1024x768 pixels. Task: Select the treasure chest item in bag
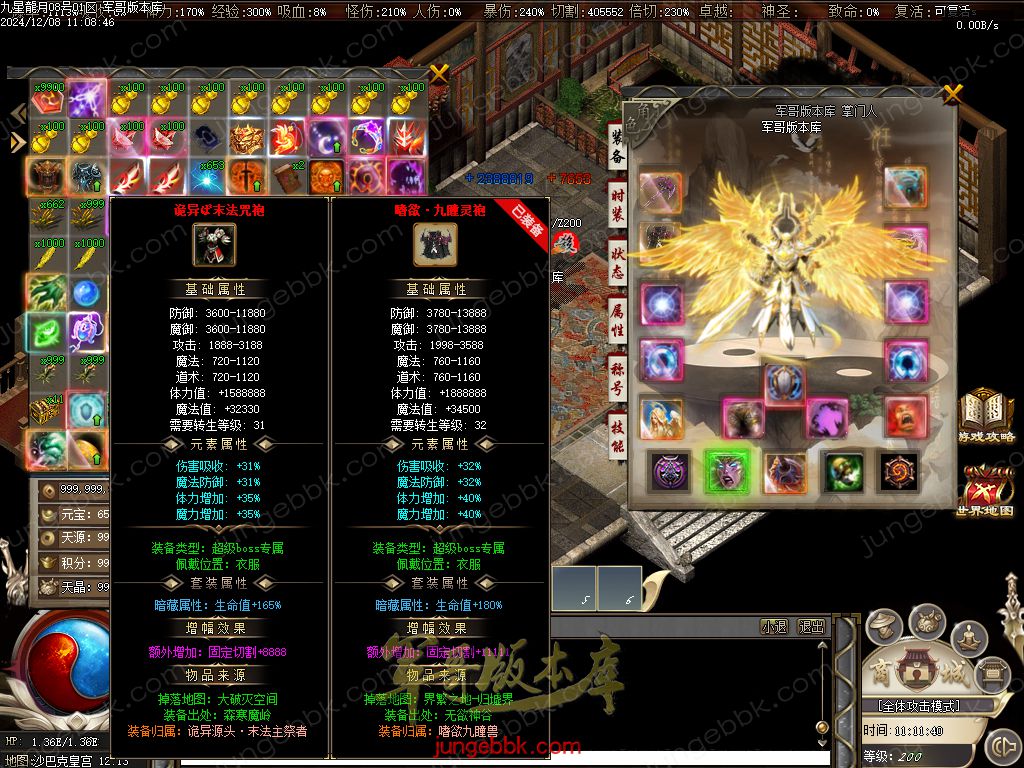click(46, 409)
